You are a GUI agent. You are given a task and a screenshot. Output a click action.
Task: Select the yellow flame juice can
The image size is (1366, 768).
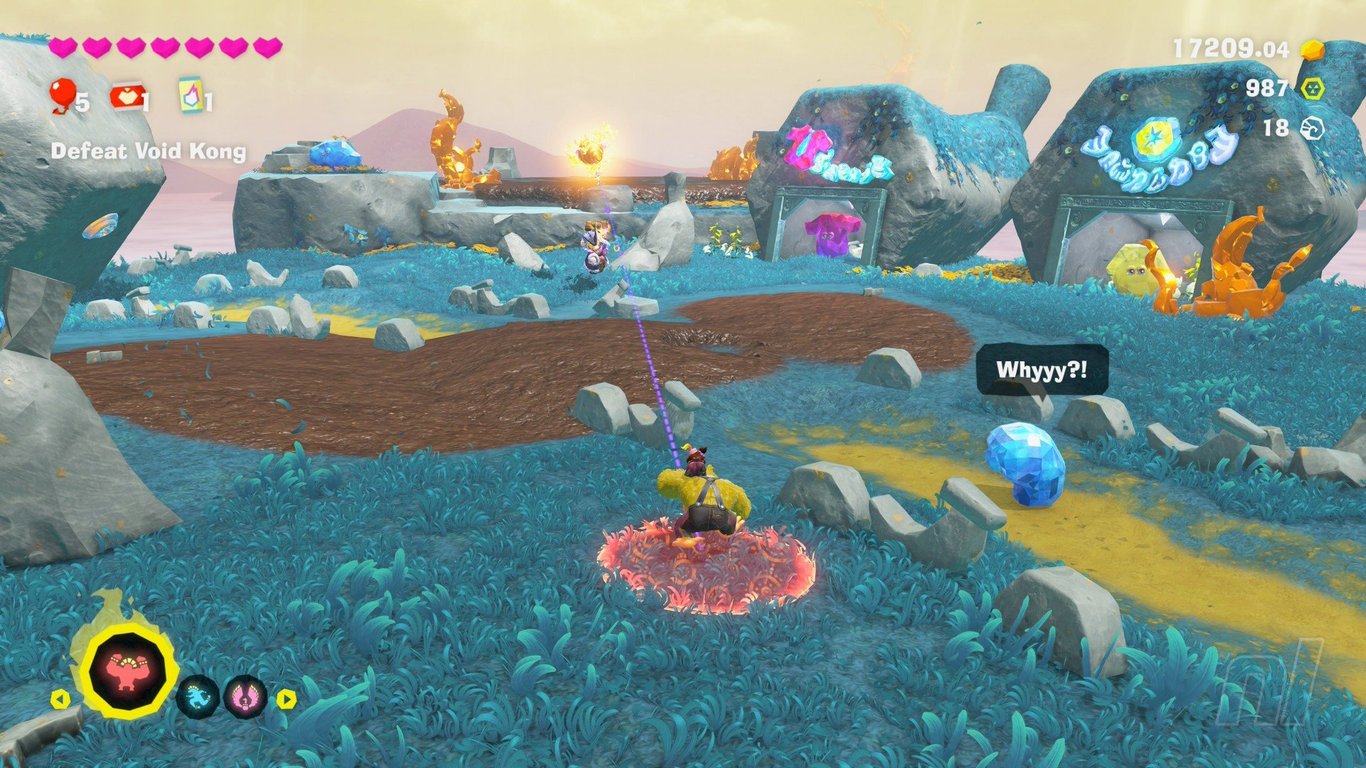[190, 96]
